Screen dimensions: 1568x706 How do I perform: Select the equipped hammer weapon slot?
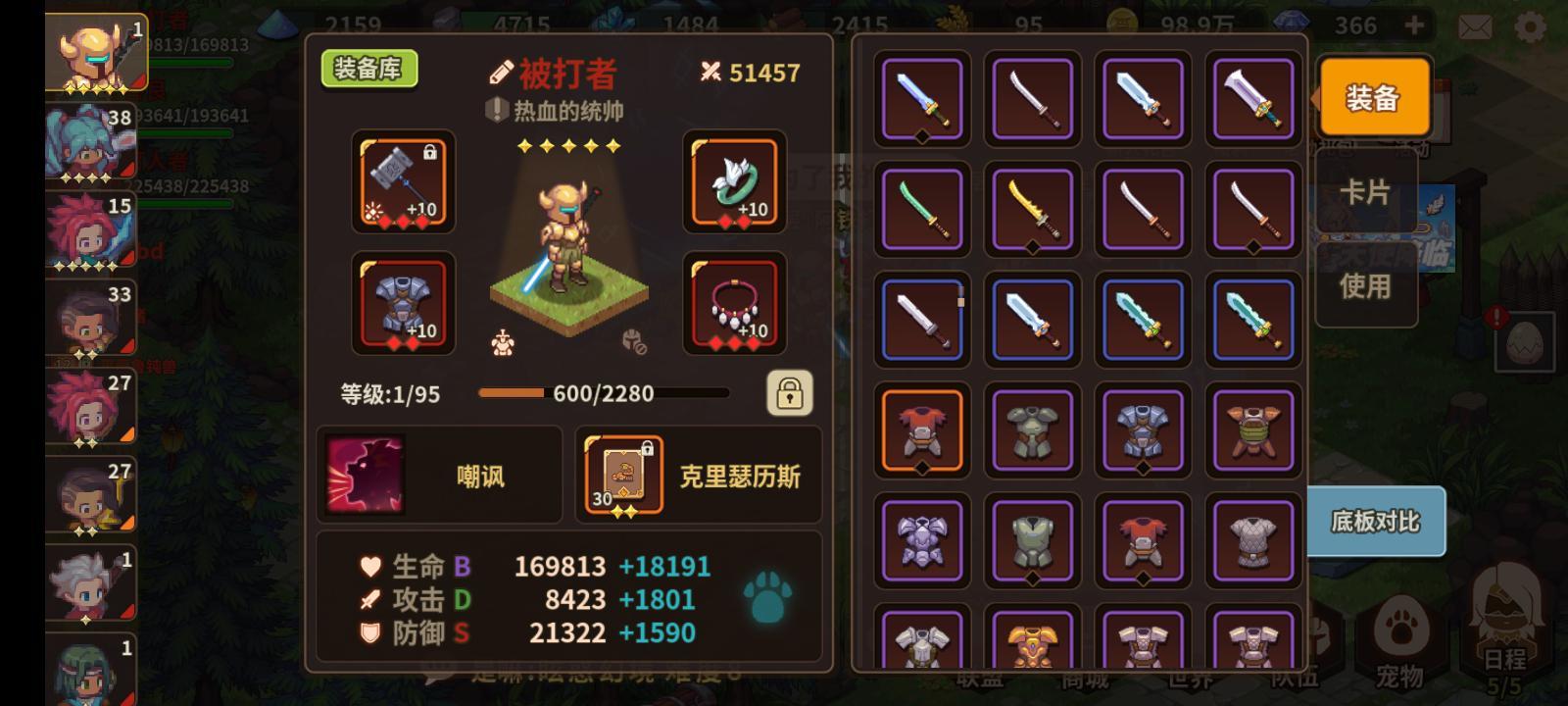click(x=402, y=183)
